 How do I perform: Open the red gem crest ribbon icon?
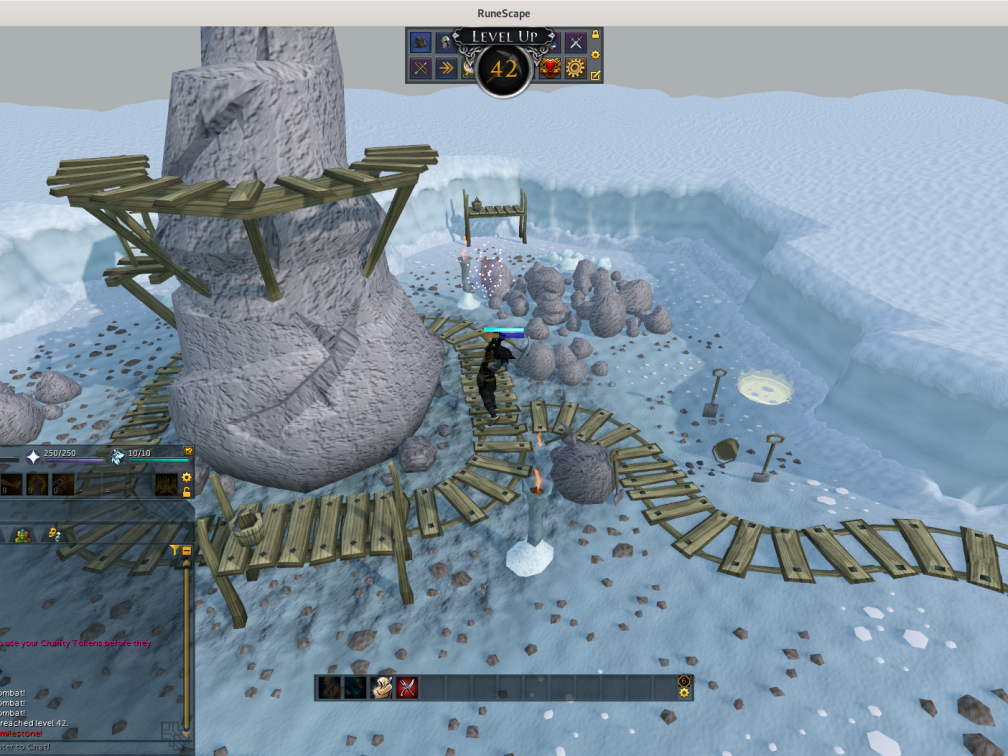tap(550, 68)
